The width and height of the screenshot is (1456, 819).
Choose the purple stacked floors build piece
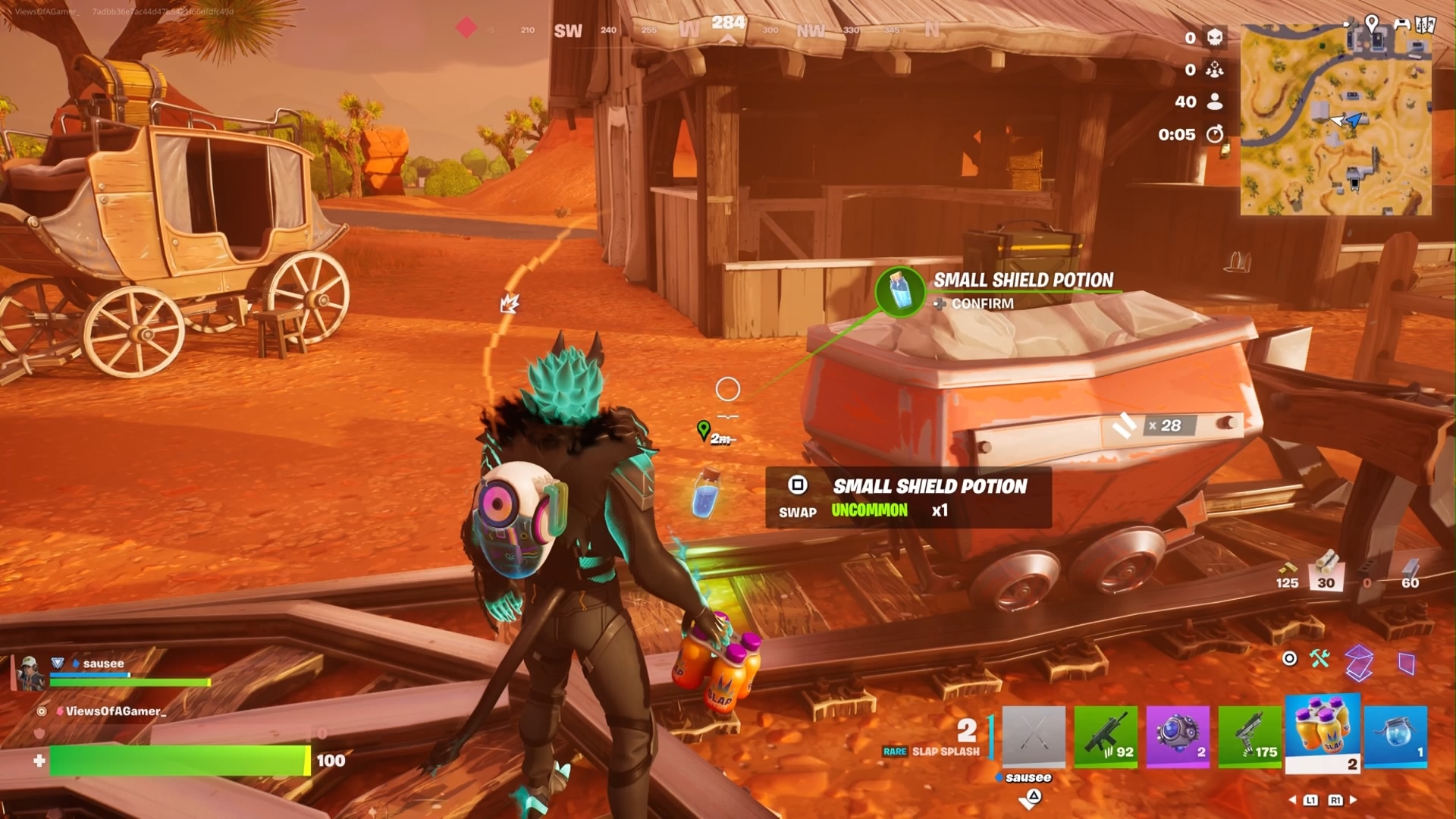click(x=1360, y=662)
